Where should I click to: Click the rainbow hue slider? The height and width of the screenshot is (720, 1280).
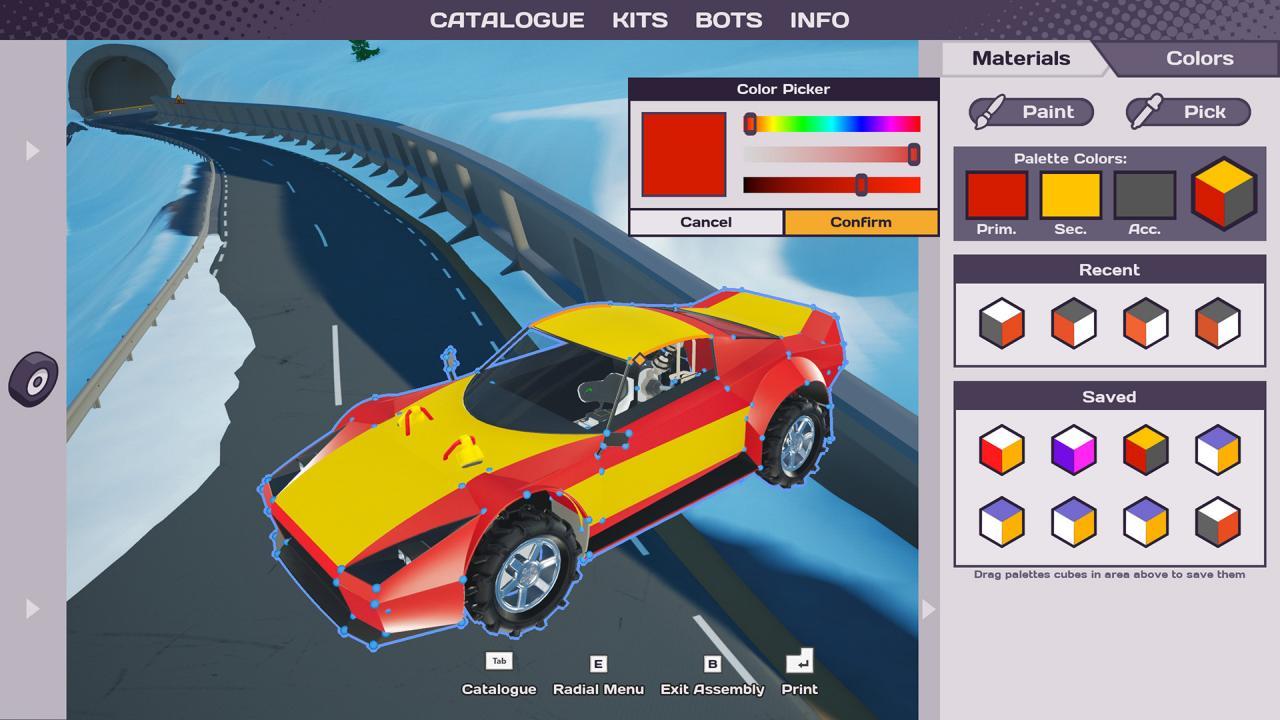[832, 124]
